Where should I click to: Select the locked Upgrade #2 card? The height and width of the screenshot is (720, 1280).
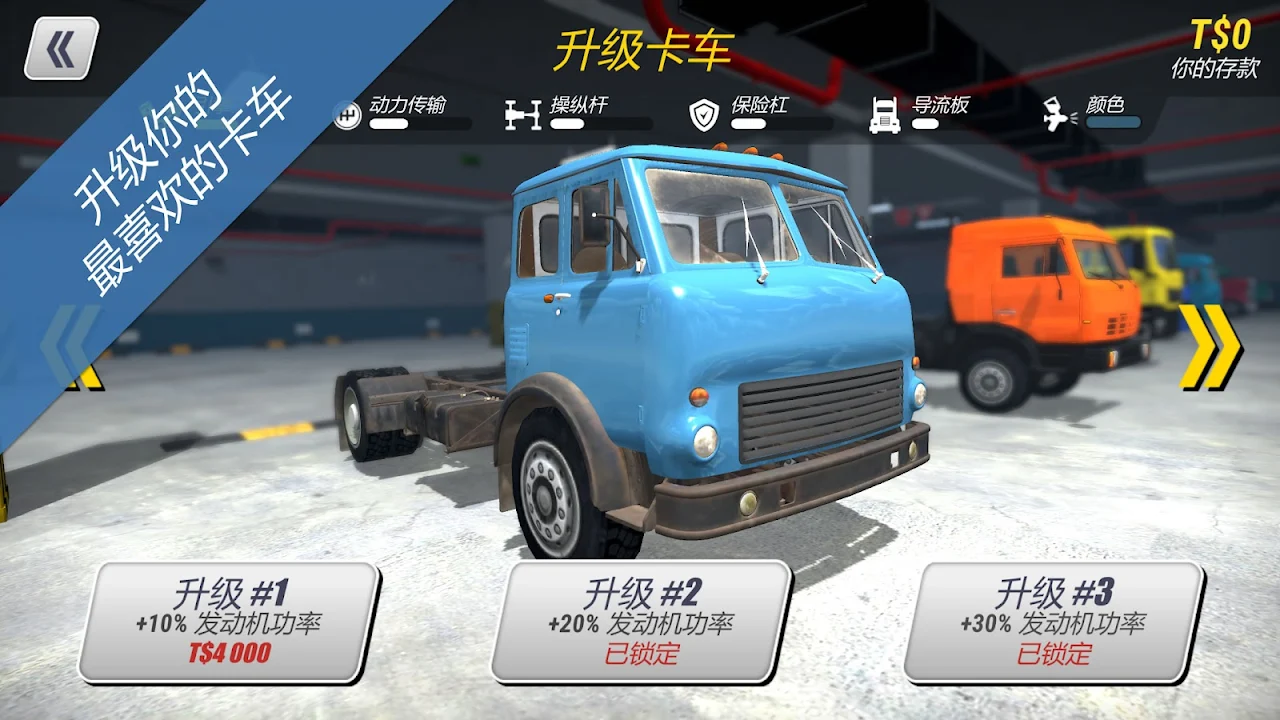pyautogui.click(x=641, y=622)
